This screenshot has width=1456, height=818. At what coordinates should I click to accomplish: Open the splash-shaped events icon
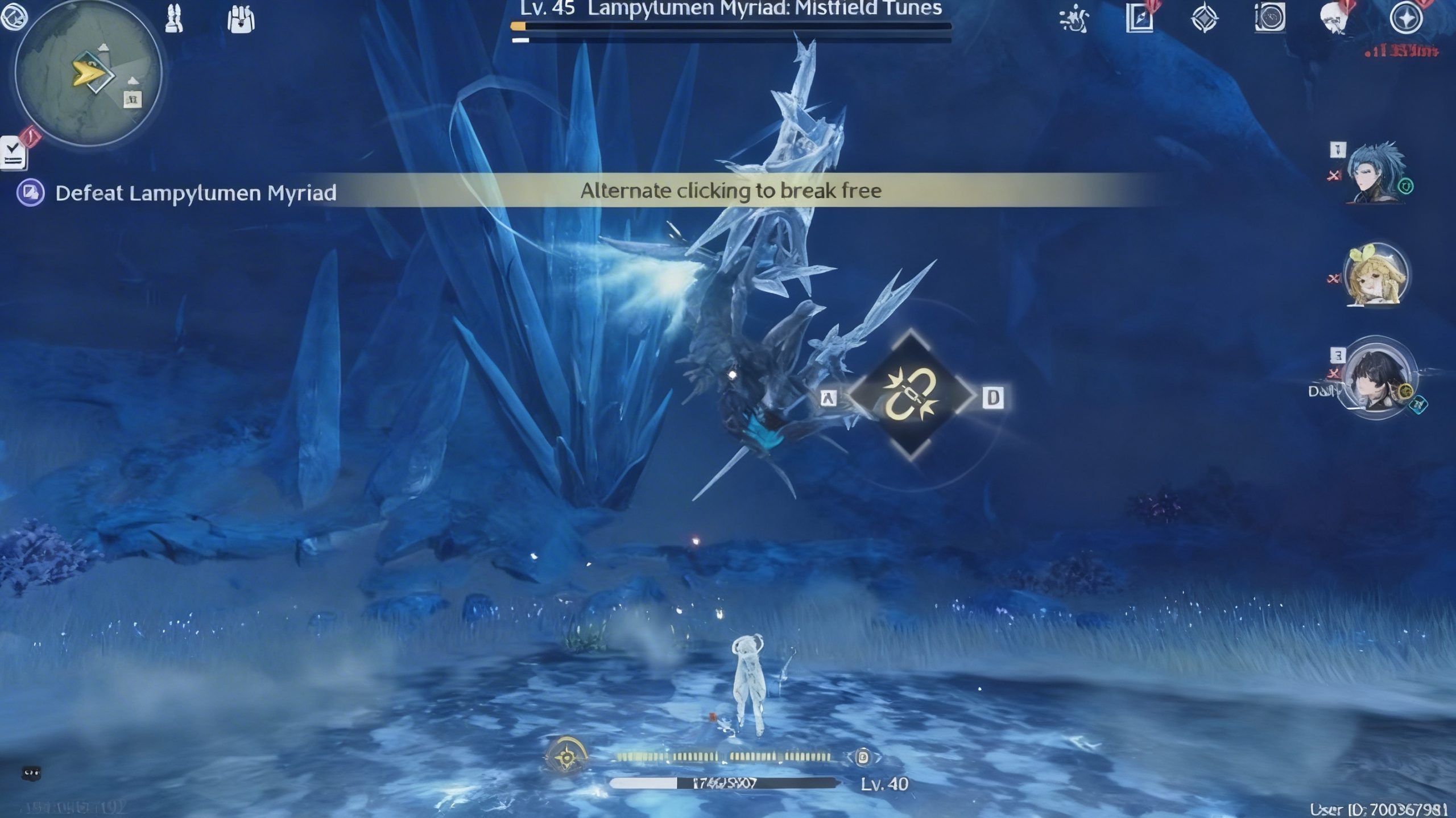(1074, 19)
